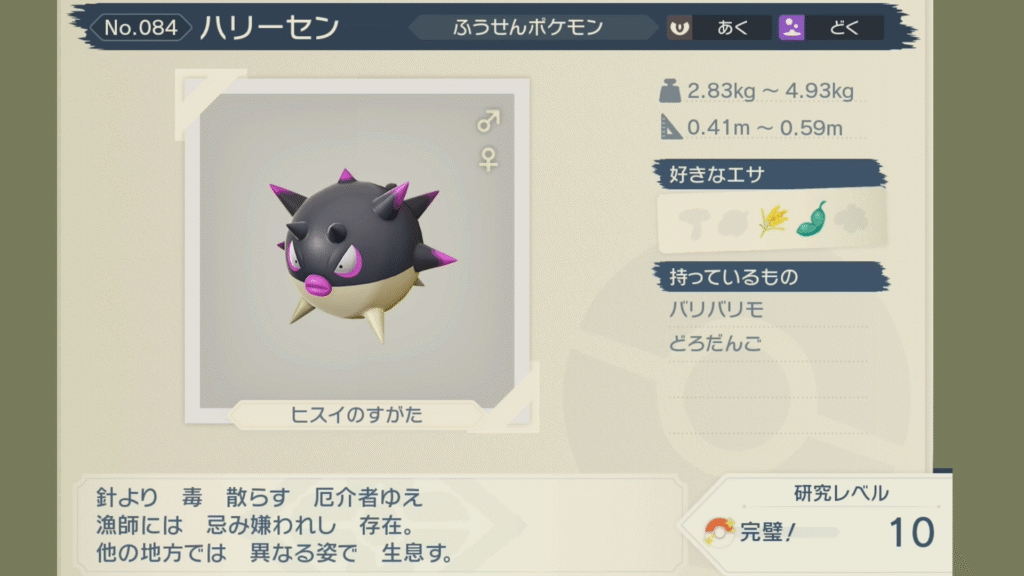Click the どく type badge

[x=831, y=28]
